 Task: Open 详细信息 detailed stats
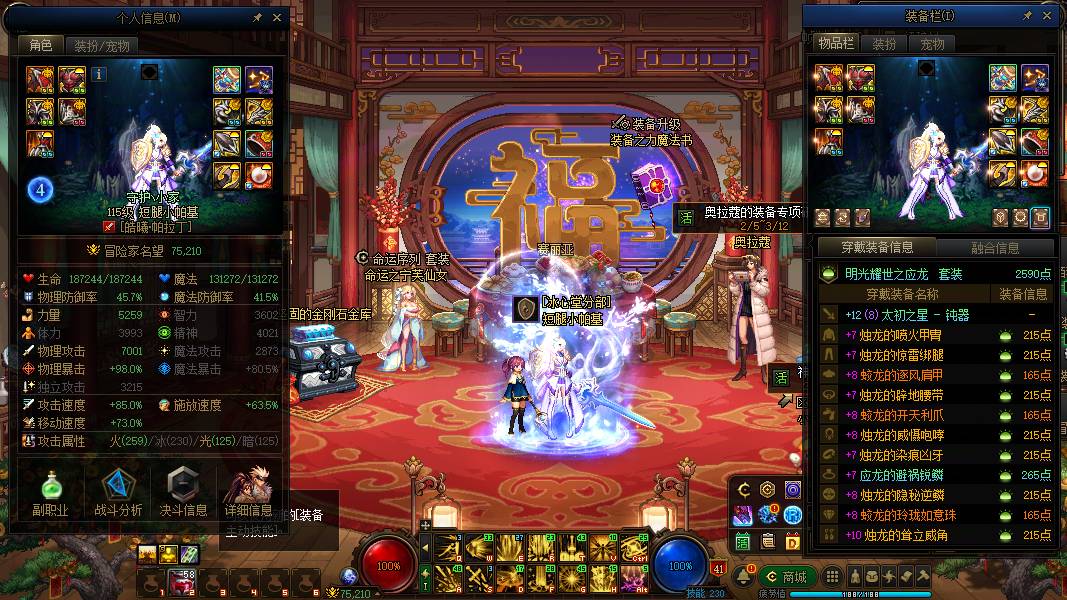(248, 493)
